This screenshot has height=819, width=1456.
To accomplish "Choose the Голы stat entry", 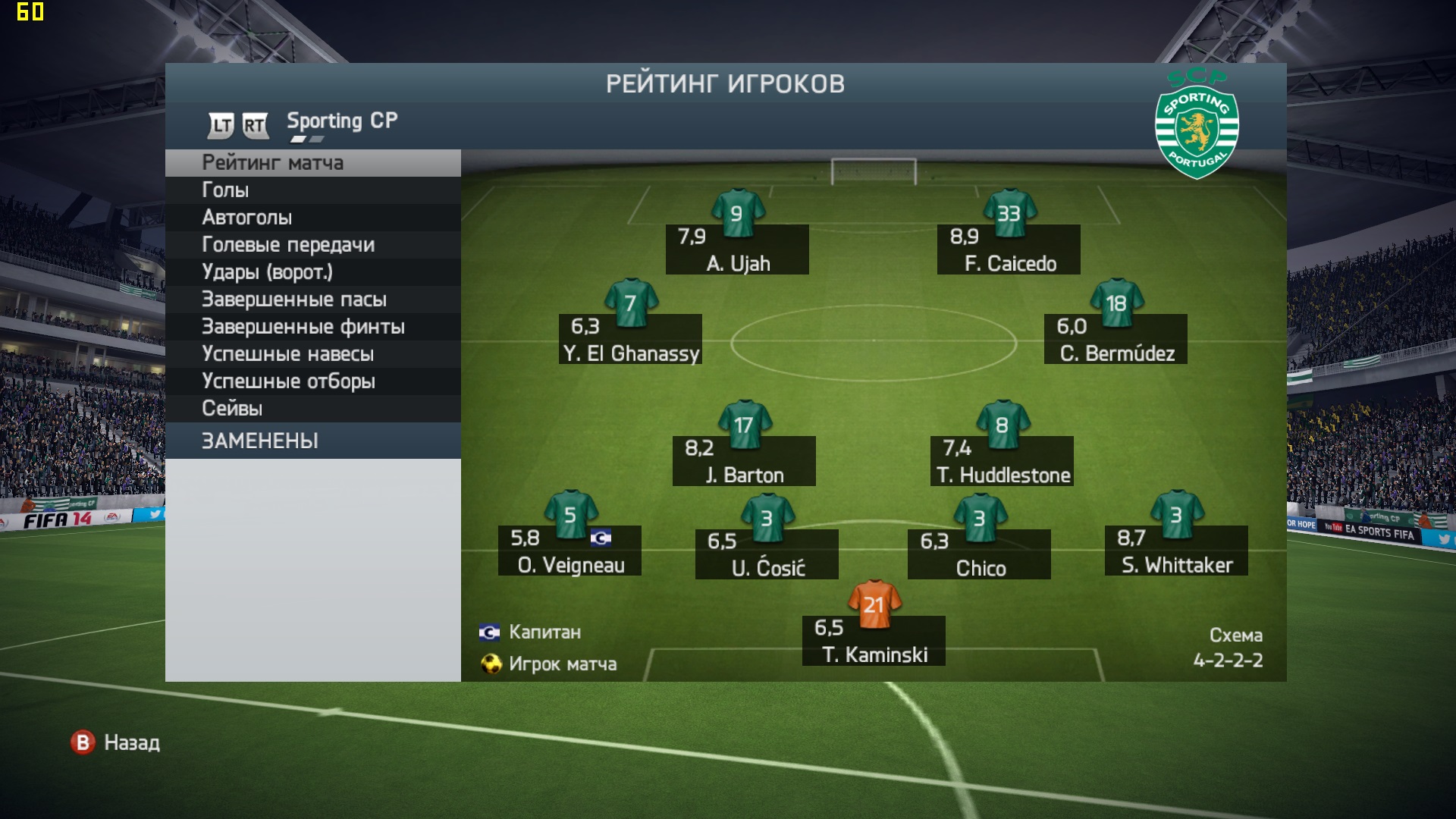I will point(312,190).
